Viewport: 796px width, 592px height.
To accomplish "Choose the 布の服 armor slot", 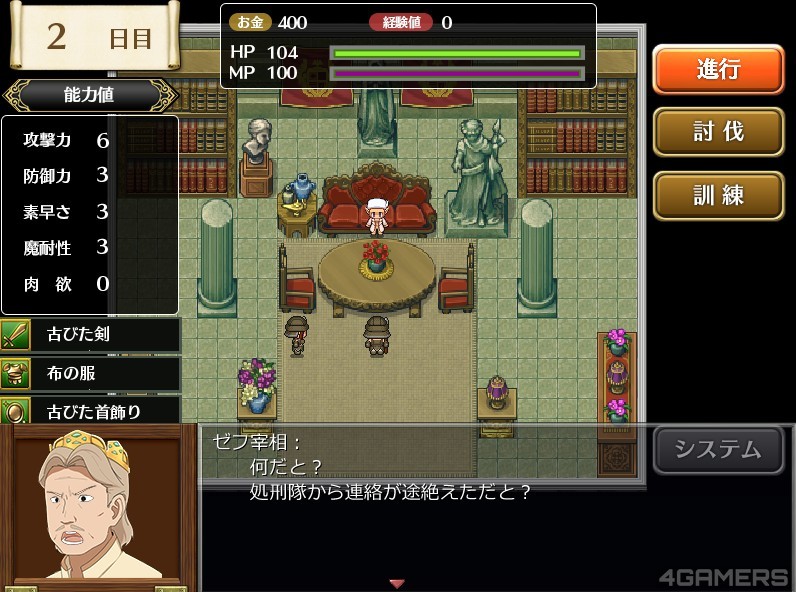I will [x=91, y=373].
